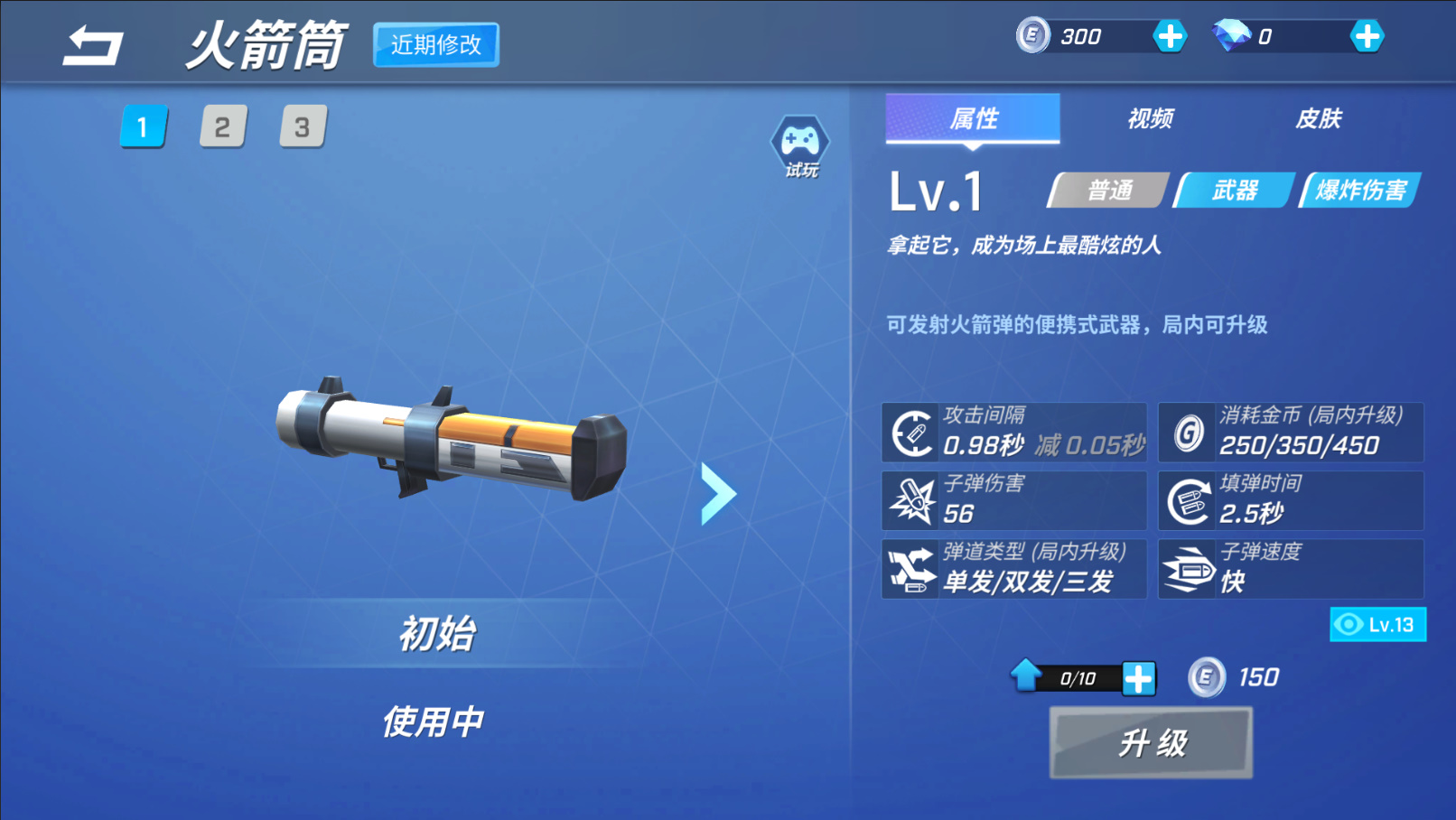Viewport: 1456px width, 820px height.
Task: Open the 近期修改 recent changes button
Action: (436, 45)
